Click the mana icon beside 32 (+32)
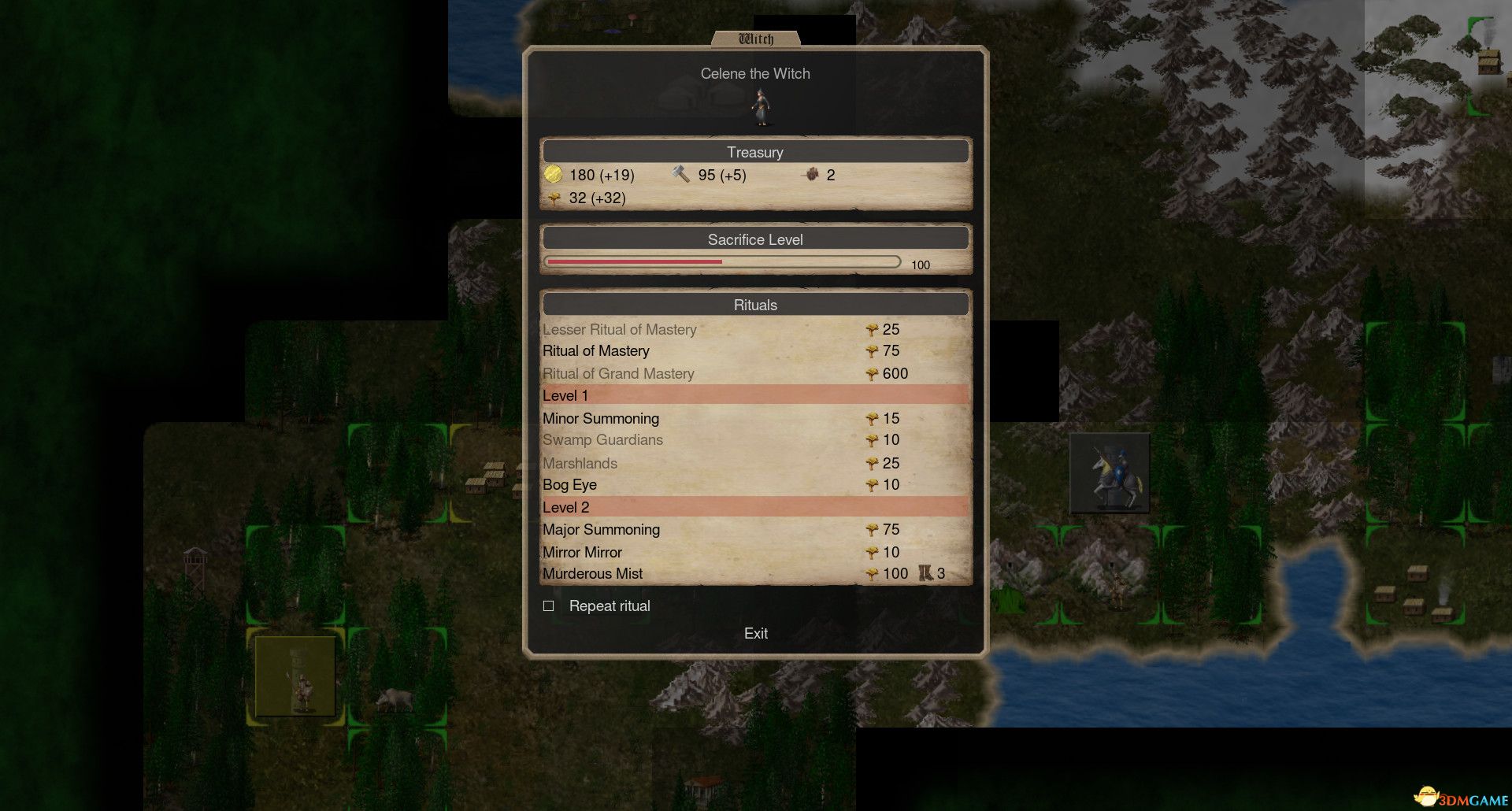Image resolution: width=1512 pixels, height=811 pixels. coord(555,198)
